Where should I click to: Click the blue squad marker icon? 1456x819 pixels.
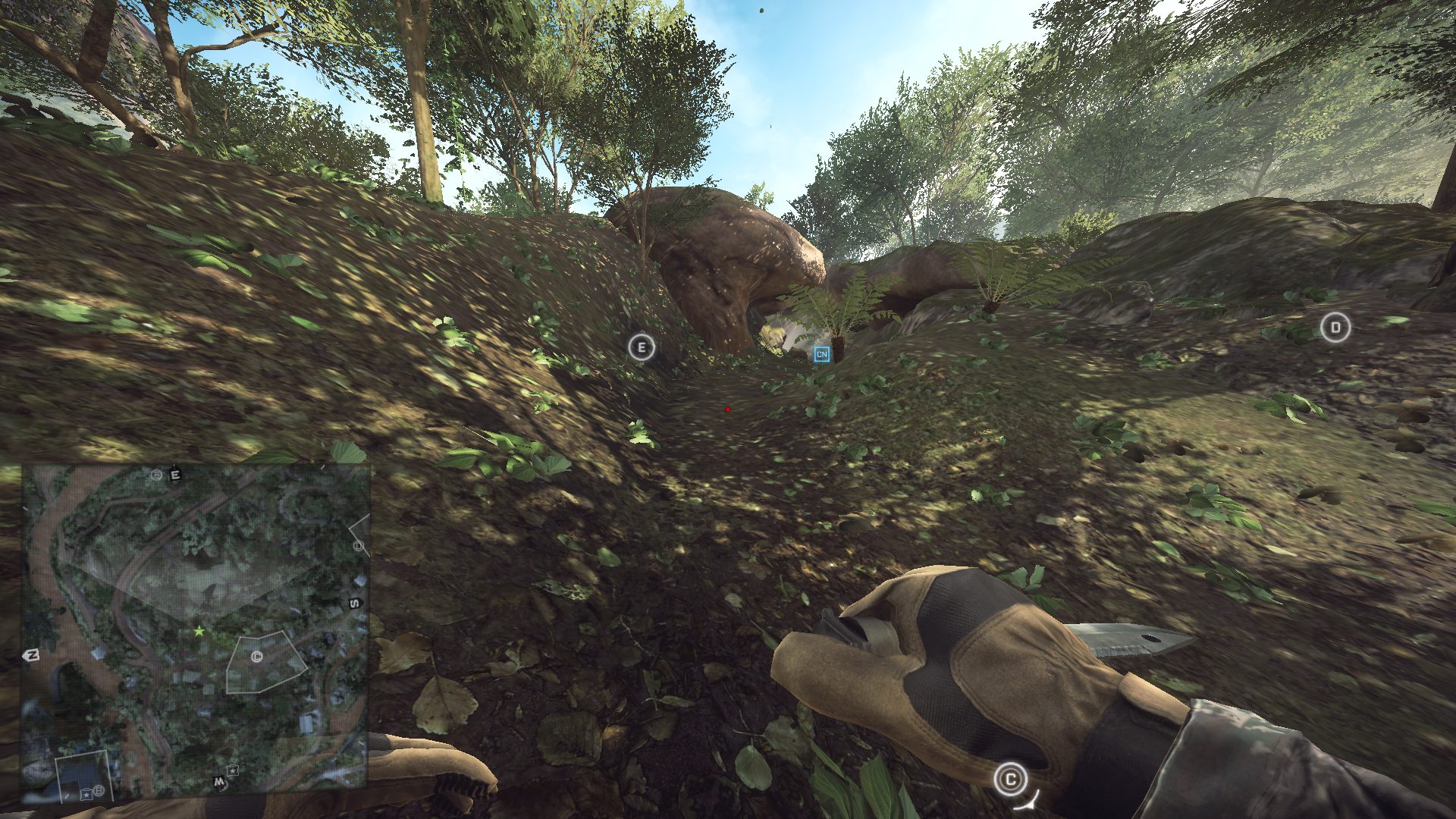(x=821, y=354)
